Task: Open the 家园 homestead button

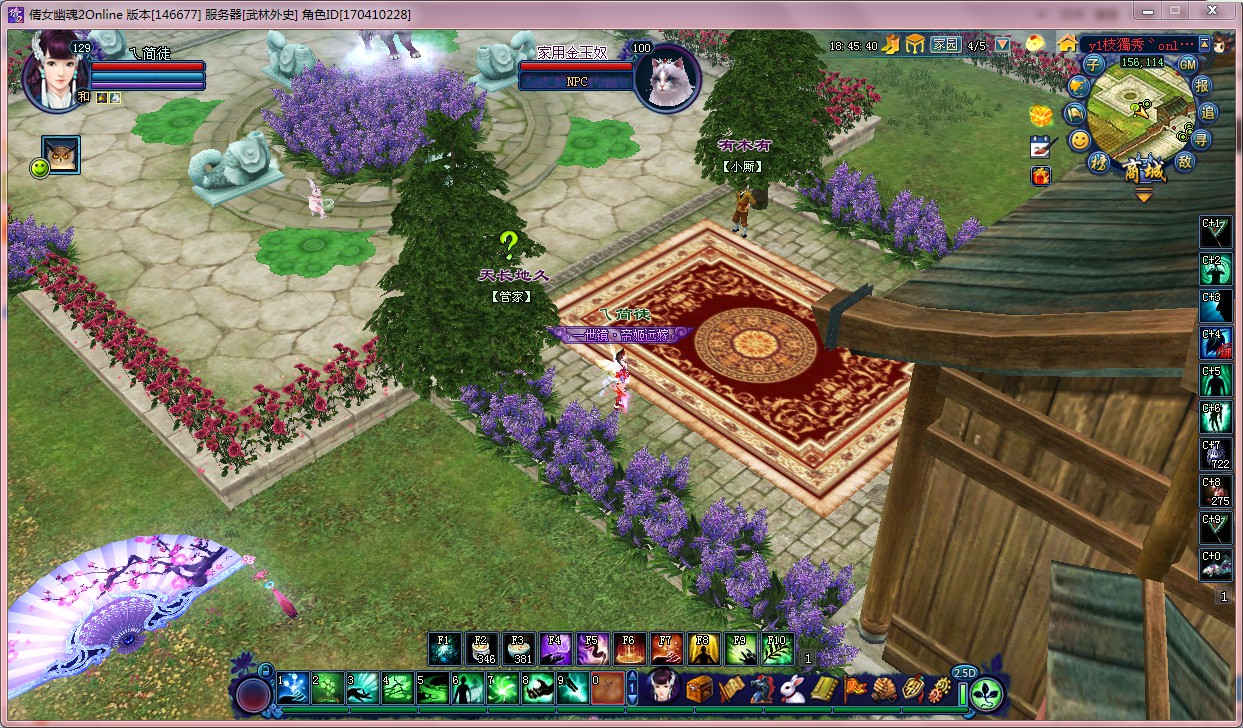Action: [x=945, y=45]
